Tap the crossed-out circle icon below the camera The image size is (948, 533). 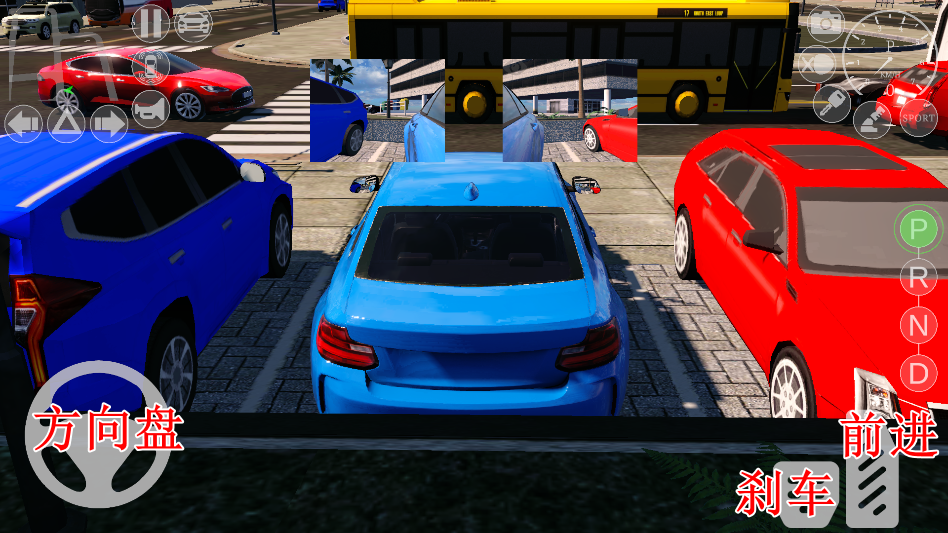pyautogui.click(x=818, y=65)
